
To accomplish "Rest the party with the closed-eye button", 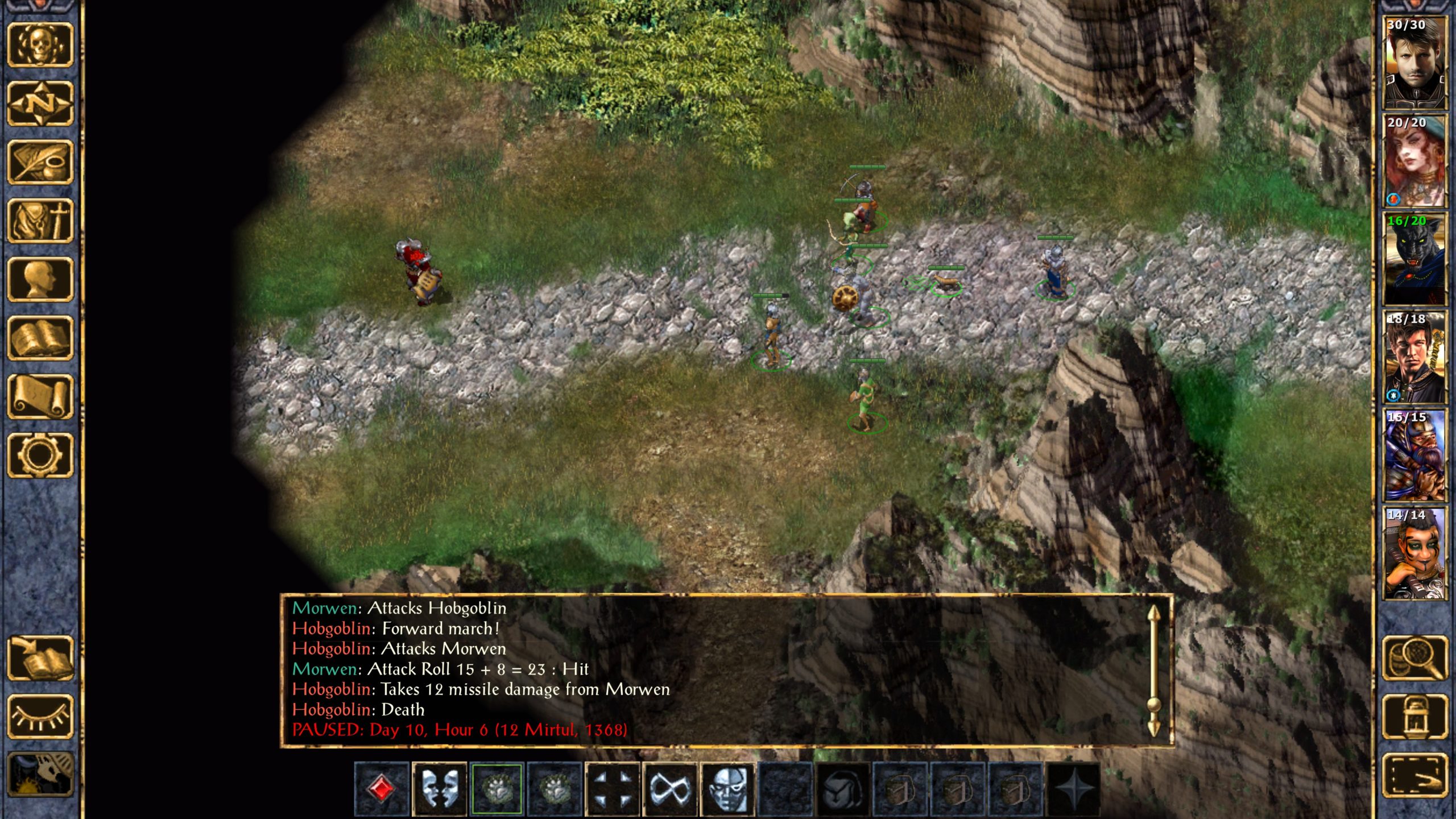I will (x=40, y=717).
